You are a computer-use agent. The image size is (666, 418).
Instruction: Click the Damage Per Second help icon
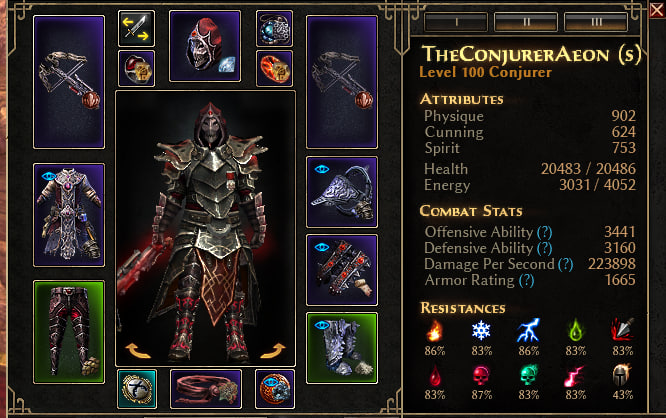pos(565,264)
